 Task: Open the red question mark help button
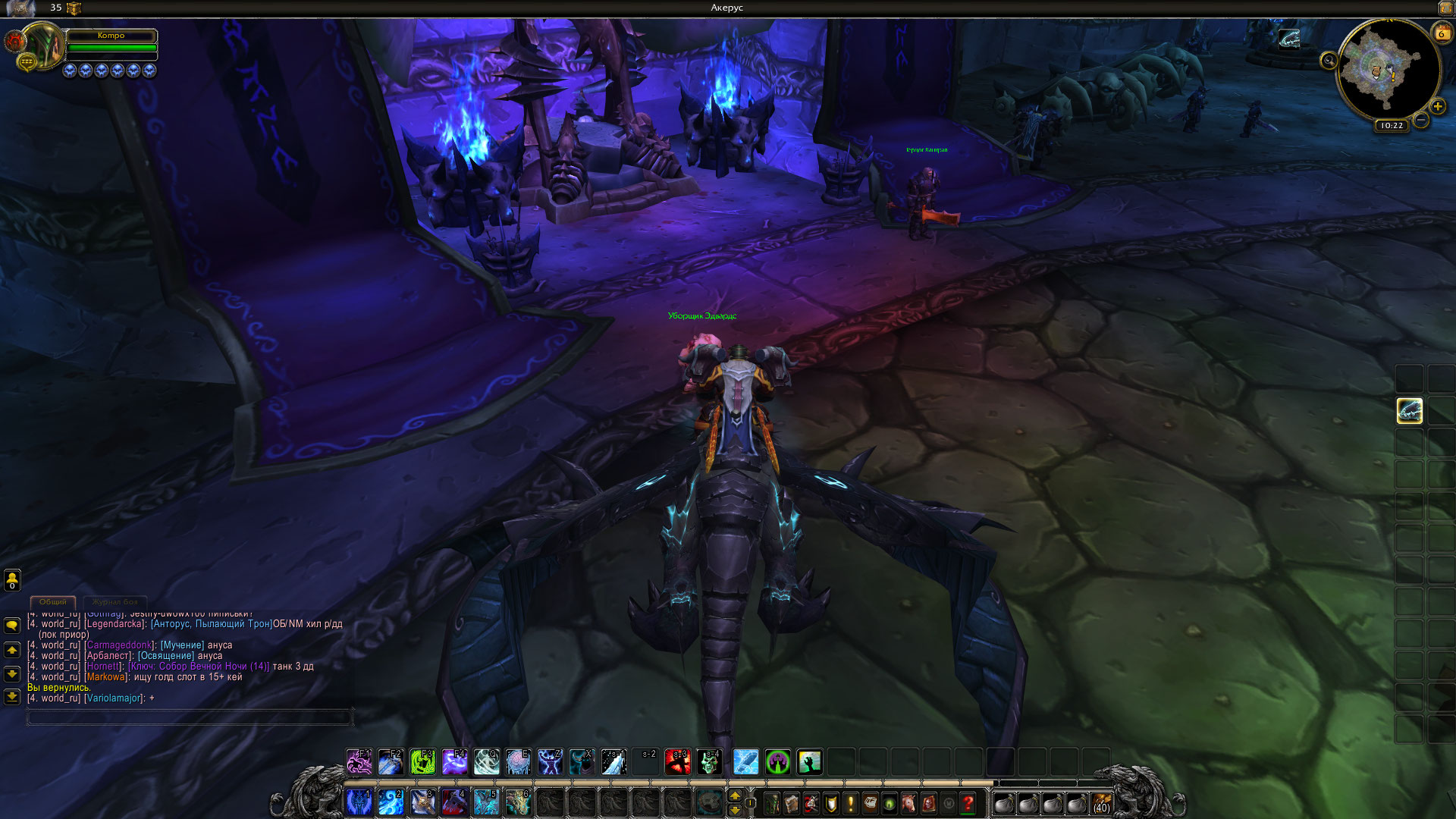click(x=968, y=803)
